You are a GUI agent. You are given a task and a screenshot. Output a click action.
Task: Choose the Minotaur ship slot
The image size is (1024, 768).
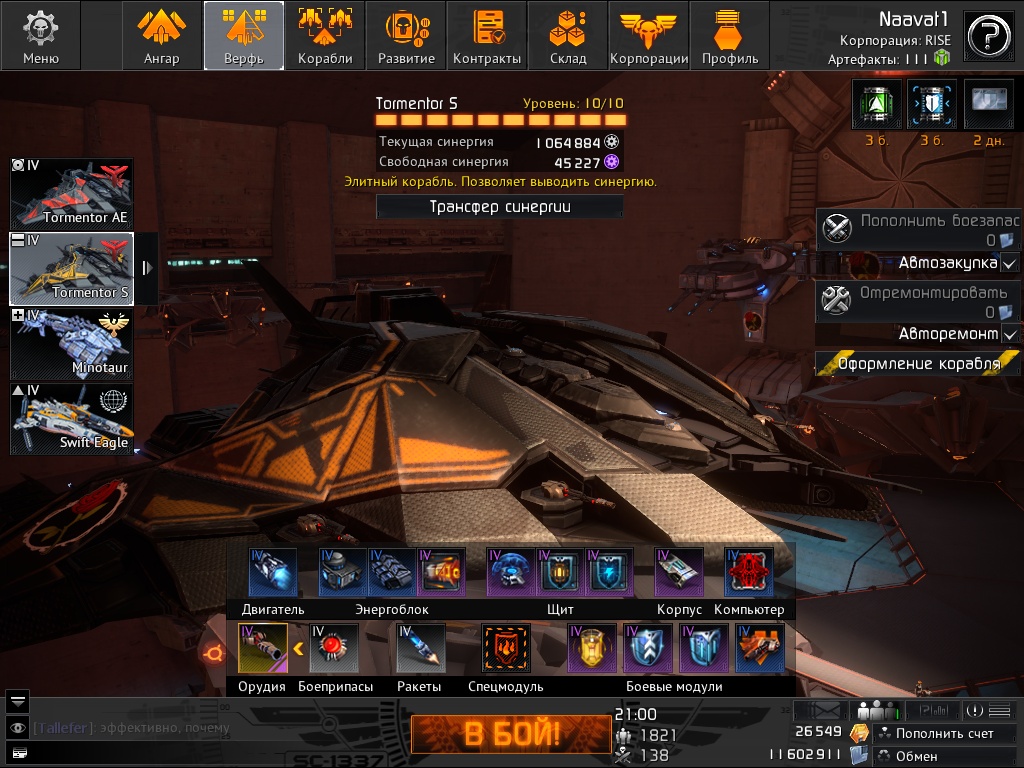click(71, 343)
